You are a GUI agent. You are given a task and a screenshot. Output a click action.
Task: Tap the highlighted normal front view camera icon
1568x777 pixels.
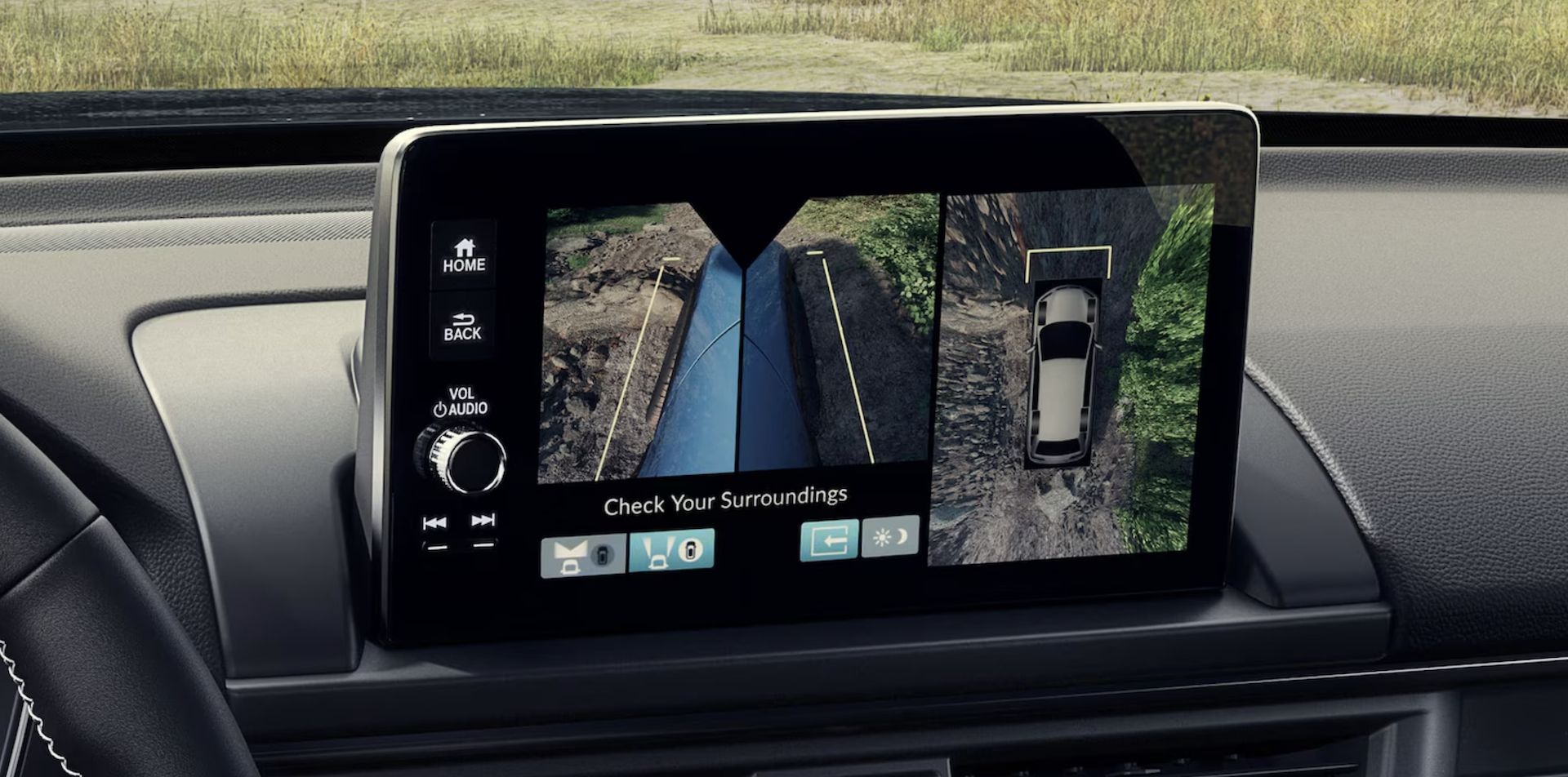tap(671, 548)
